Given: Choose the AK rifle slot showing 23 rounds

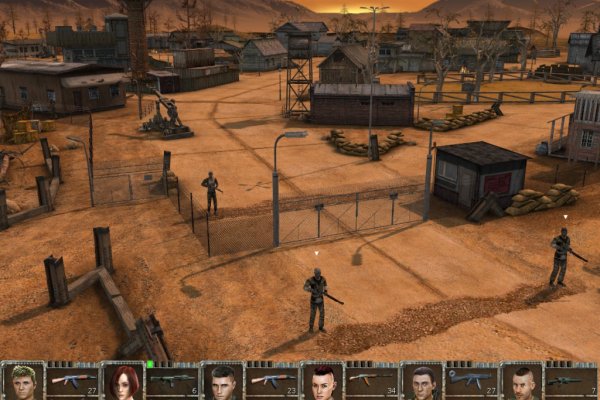Looking at the screenshot, I should [x=272, y=381].
